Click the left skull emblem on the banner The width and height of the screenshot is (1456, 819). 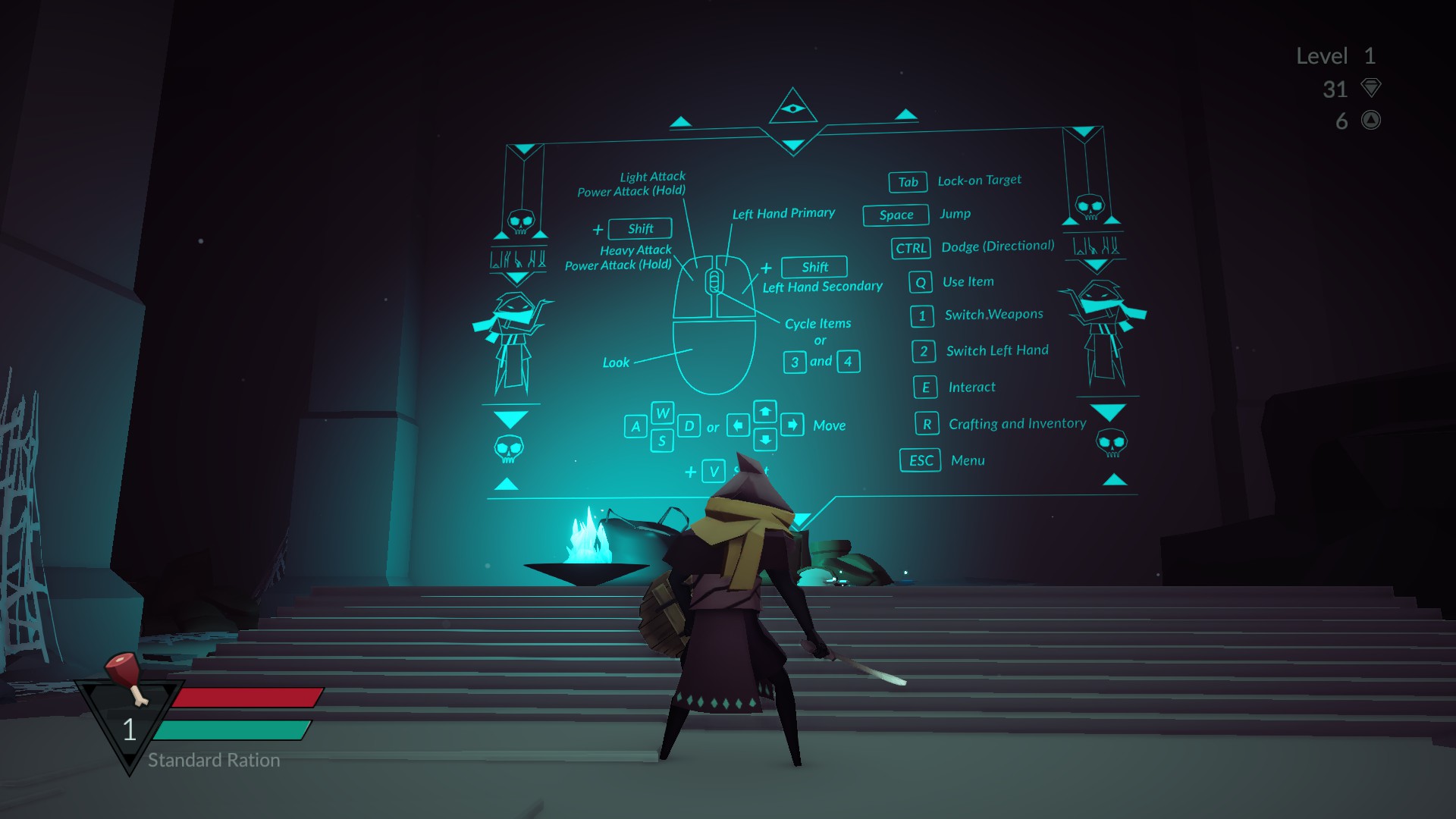click(520, 220)
